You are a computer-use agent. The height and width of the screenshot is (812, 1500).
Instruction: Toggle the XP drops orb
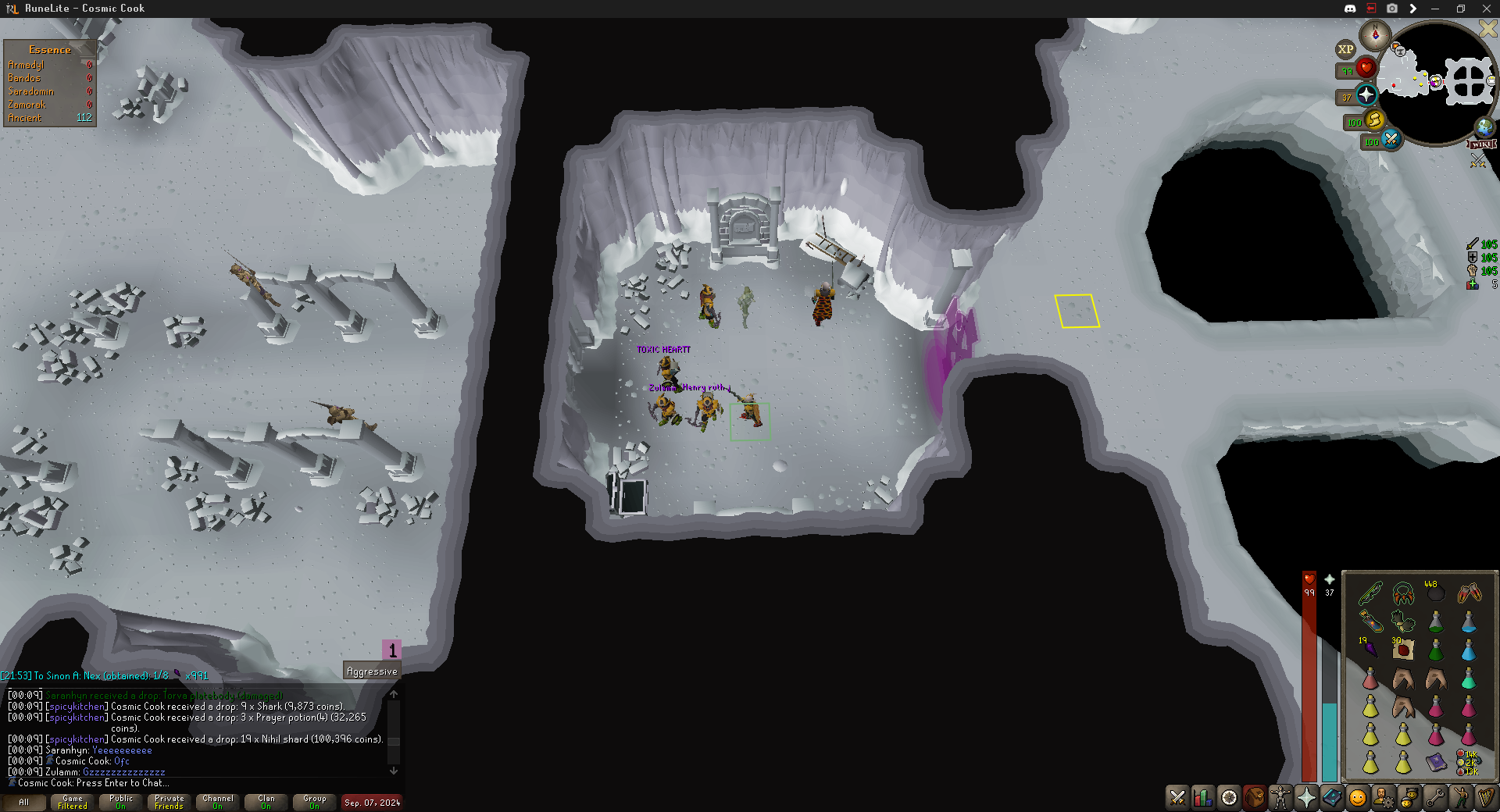click(1345, 49)
